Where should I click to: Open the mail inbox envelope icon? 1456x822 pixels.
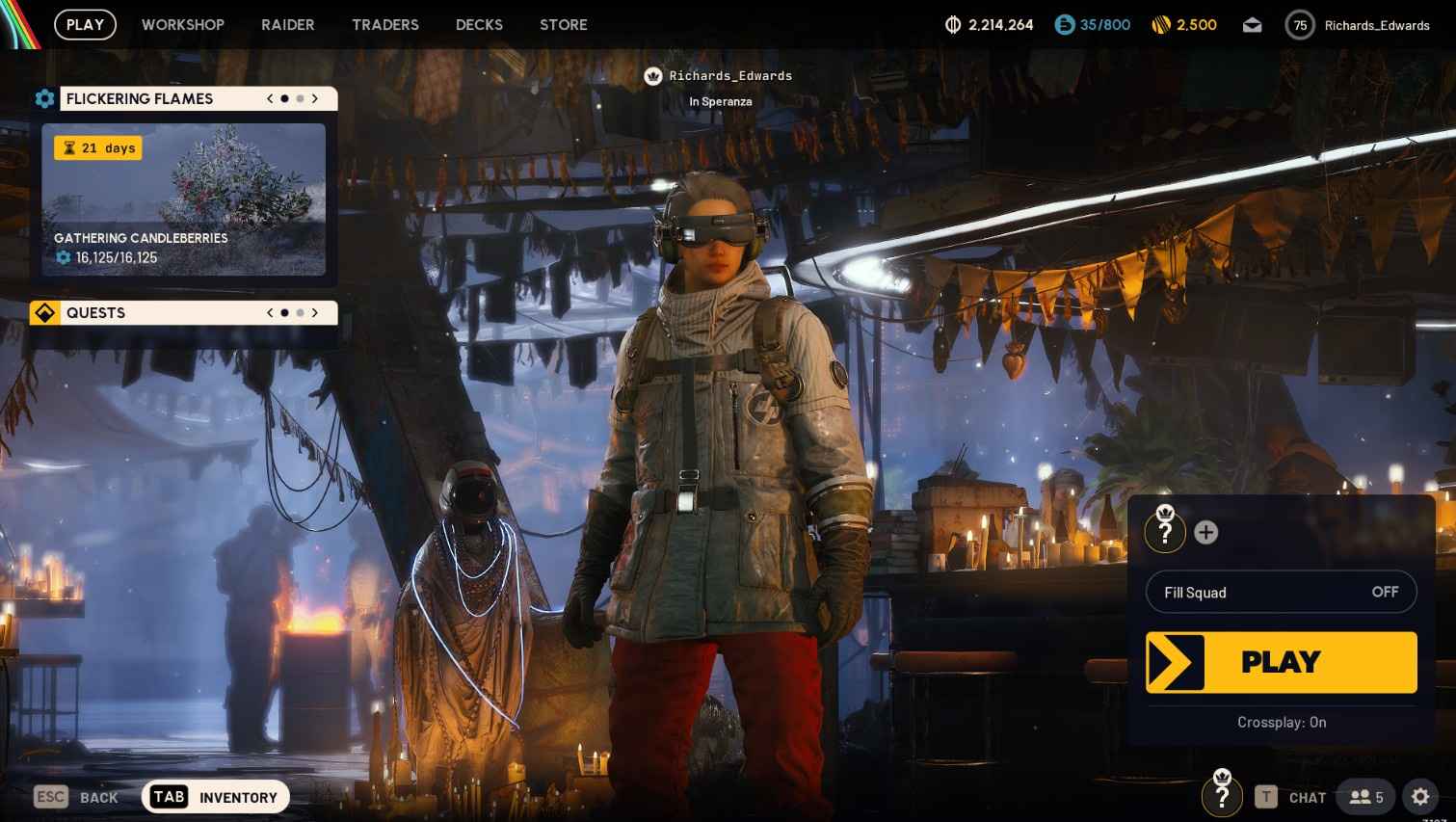1252,25
